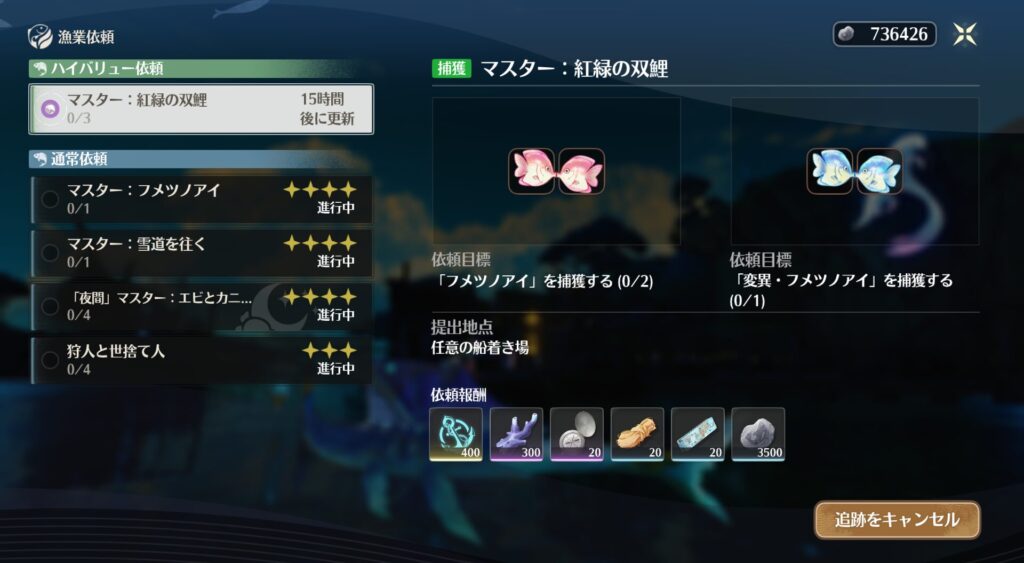Image resolution: width=1024 pixels, height=563 pixels.
Task: Click the 追跡をキャンセル button
Action: click(x=897, y=520)
